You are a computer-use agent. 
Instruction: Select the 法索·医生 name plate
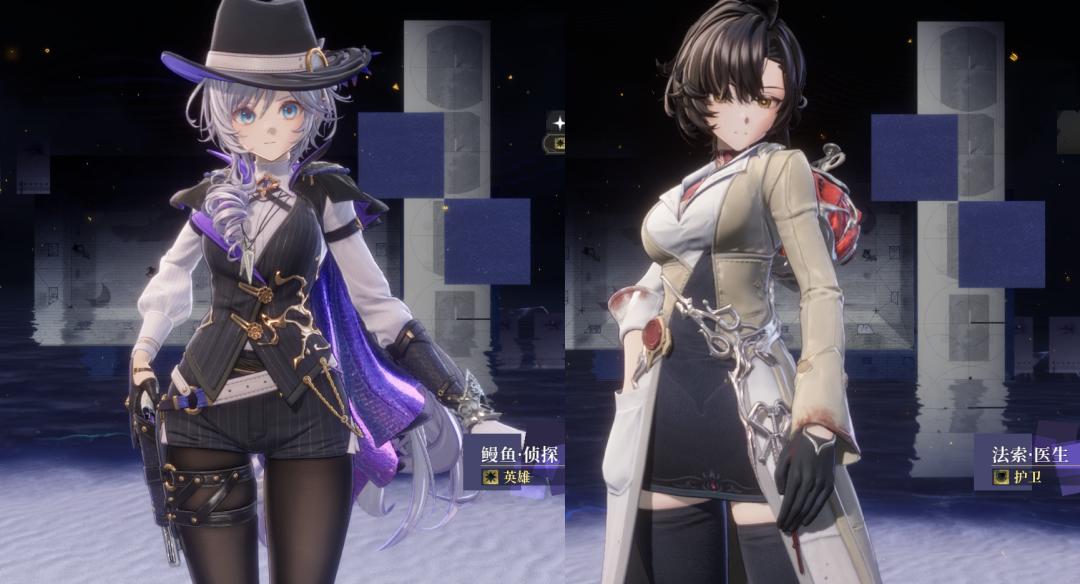tap(1028, 455)
